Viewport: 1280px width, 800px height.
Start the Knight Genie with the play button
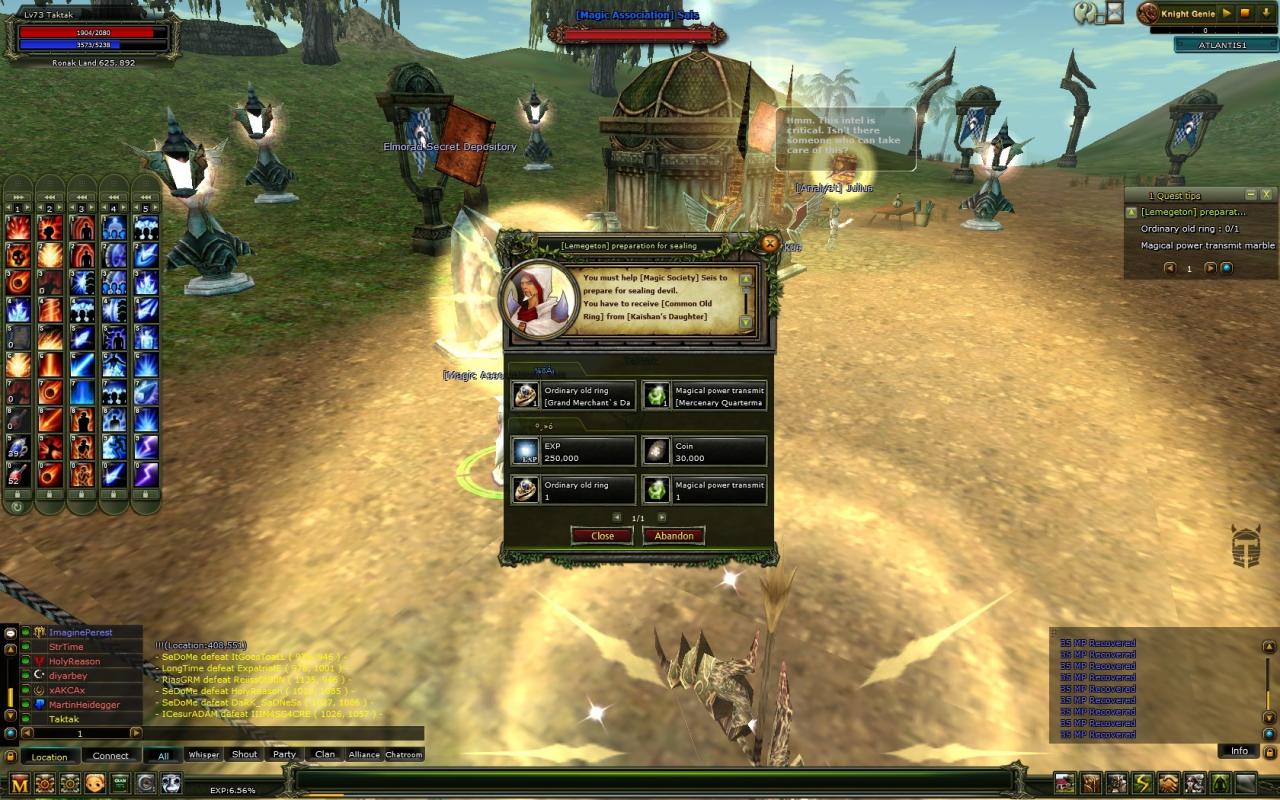tap(1227, 13)
